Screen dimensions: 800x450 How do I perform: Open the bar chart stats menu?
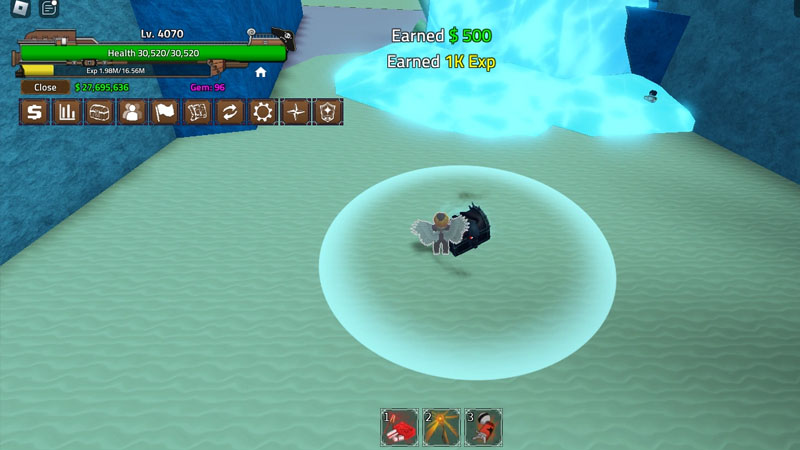(x=67, y=112)
